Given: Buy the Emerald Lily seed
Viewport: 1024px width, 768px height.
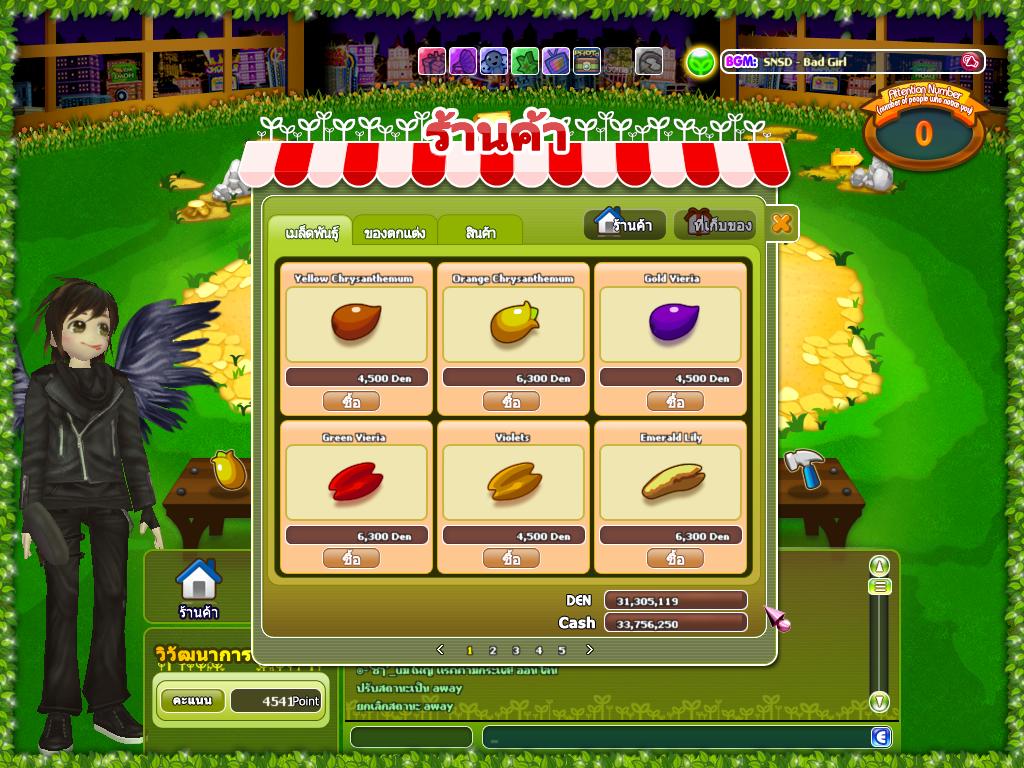Looking at the screenshot, I should point(675,558).
